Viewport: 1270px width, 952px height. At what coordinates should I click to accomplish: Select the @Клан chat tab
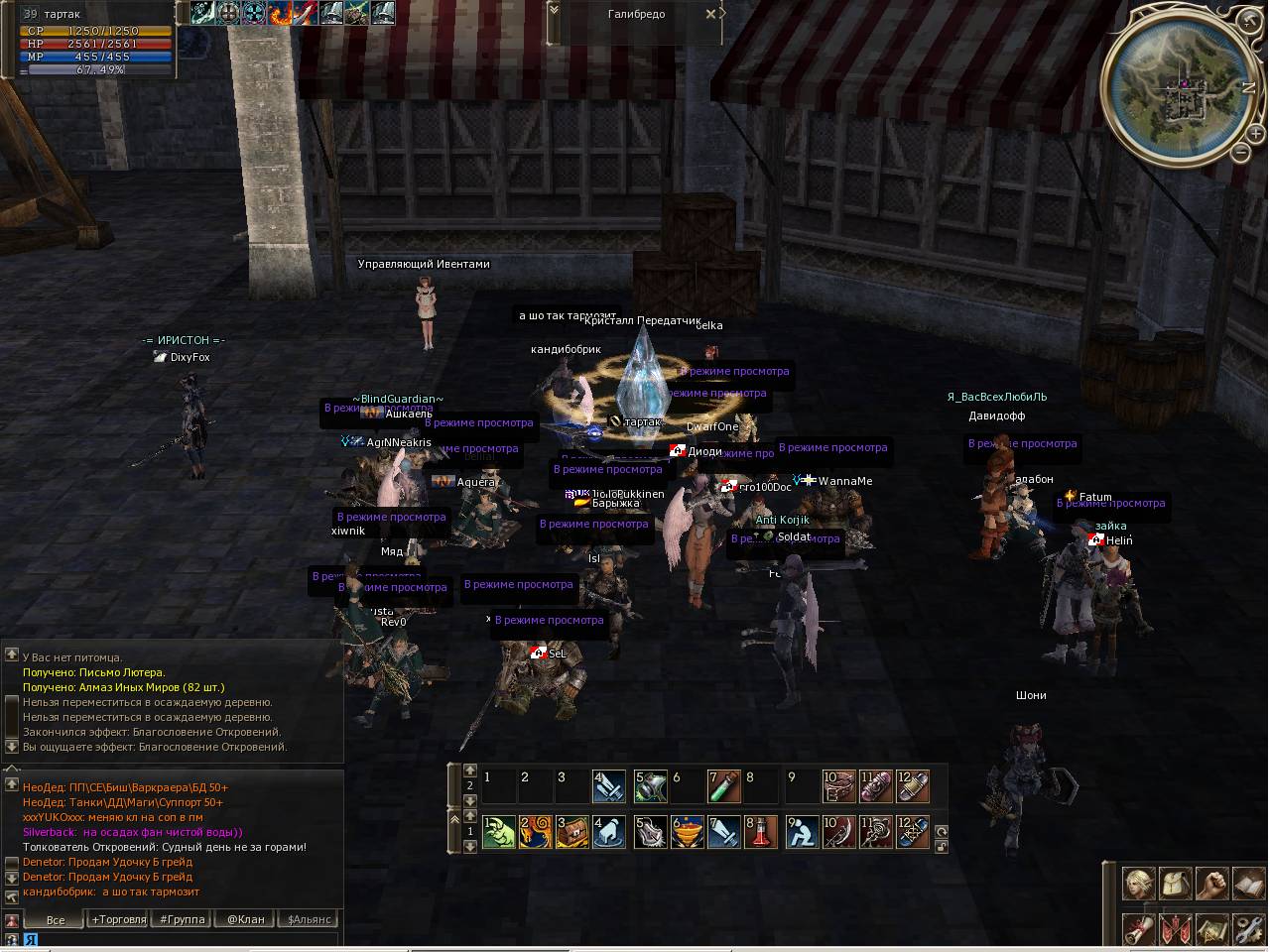[246, 919]
